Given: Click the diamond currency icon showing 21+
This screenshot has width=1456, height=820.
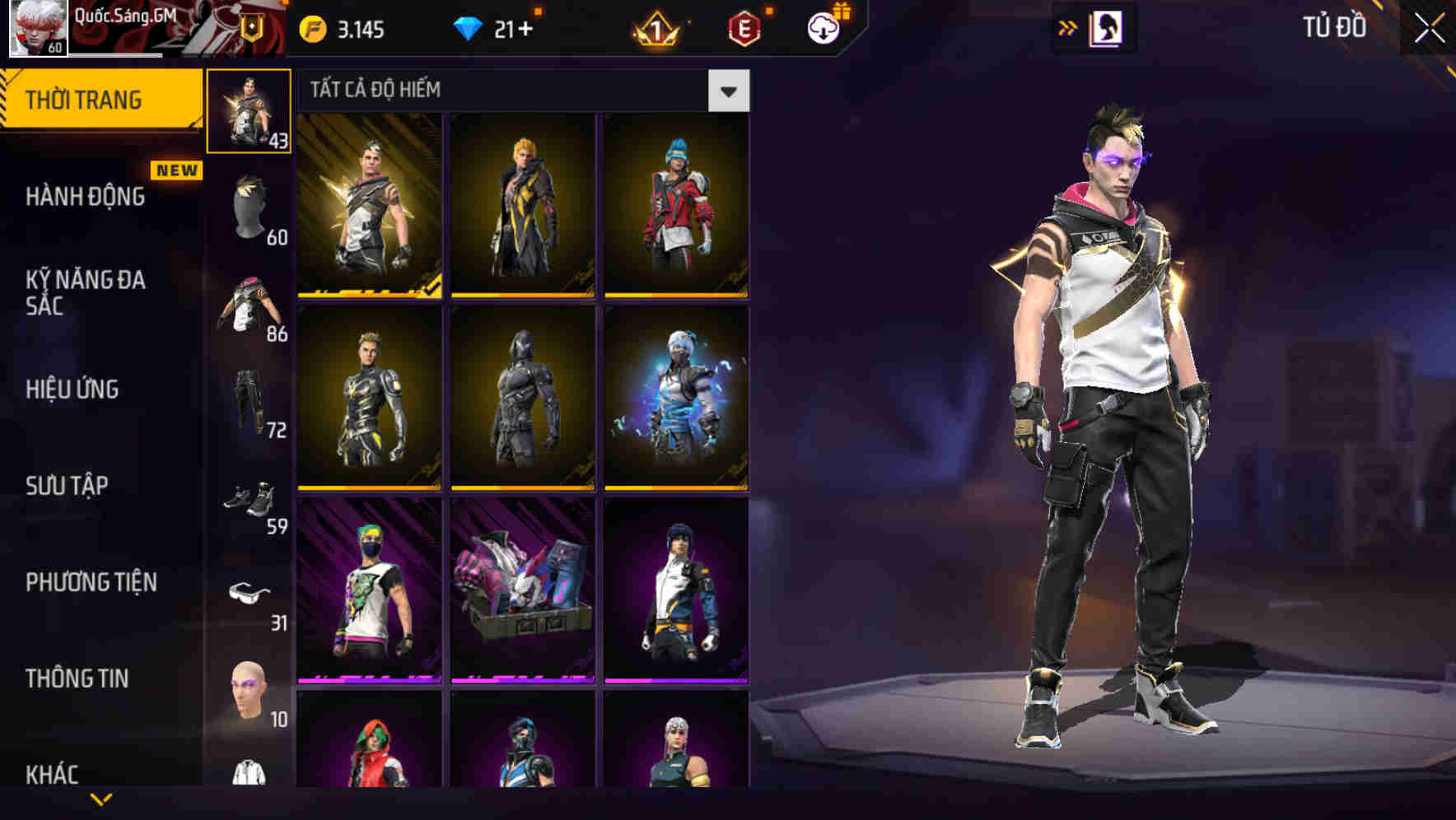Looking at the screenshot, I should tap(469, 26).
